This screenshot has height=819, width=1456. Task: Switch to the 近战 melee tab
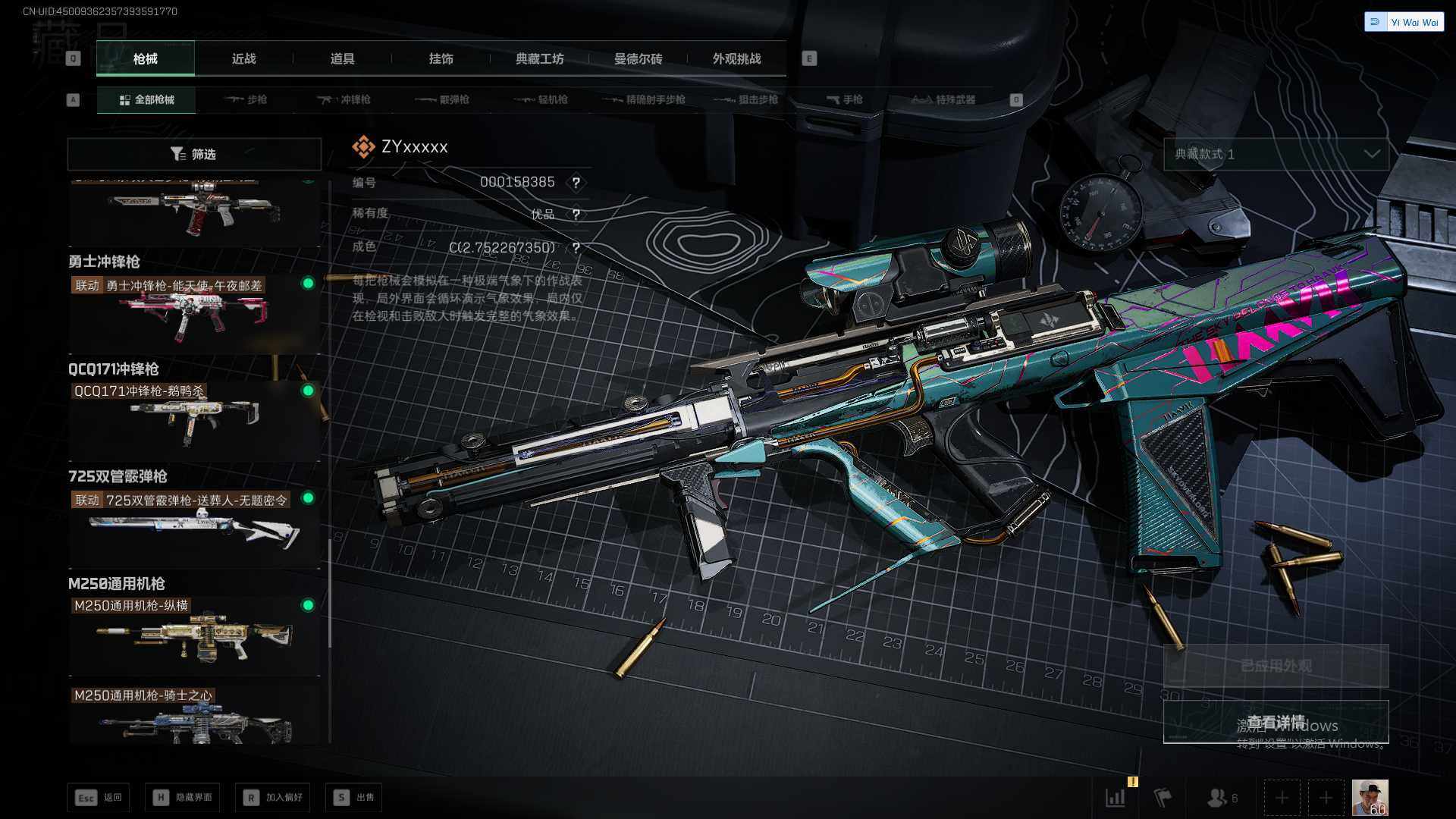(x=243, y=58)
